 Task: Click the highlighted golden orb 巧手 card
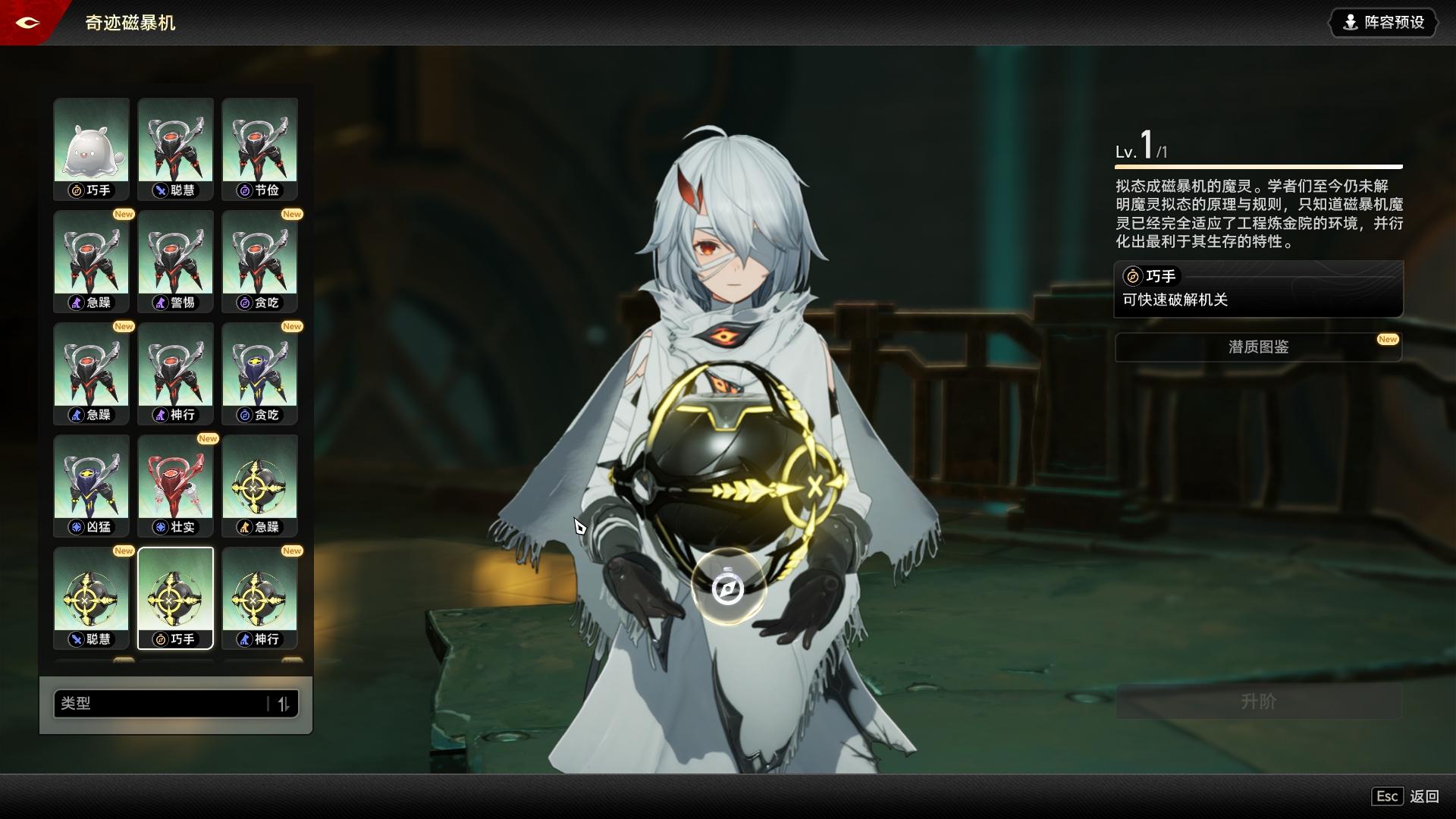pos(175,598)
